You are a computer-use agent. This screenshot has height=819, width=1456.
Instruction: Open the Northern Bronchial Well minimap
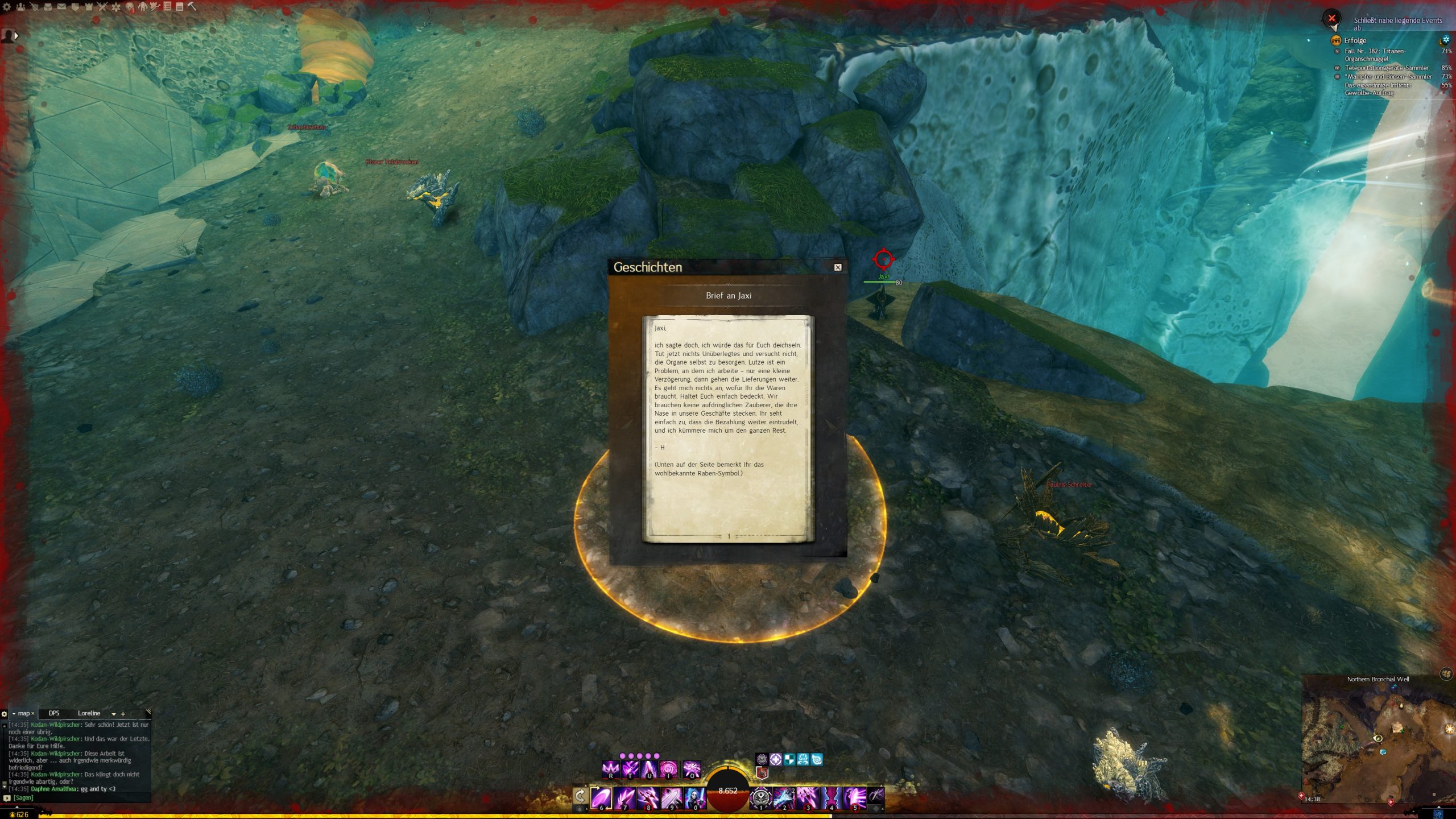(x=1378, y=739)
